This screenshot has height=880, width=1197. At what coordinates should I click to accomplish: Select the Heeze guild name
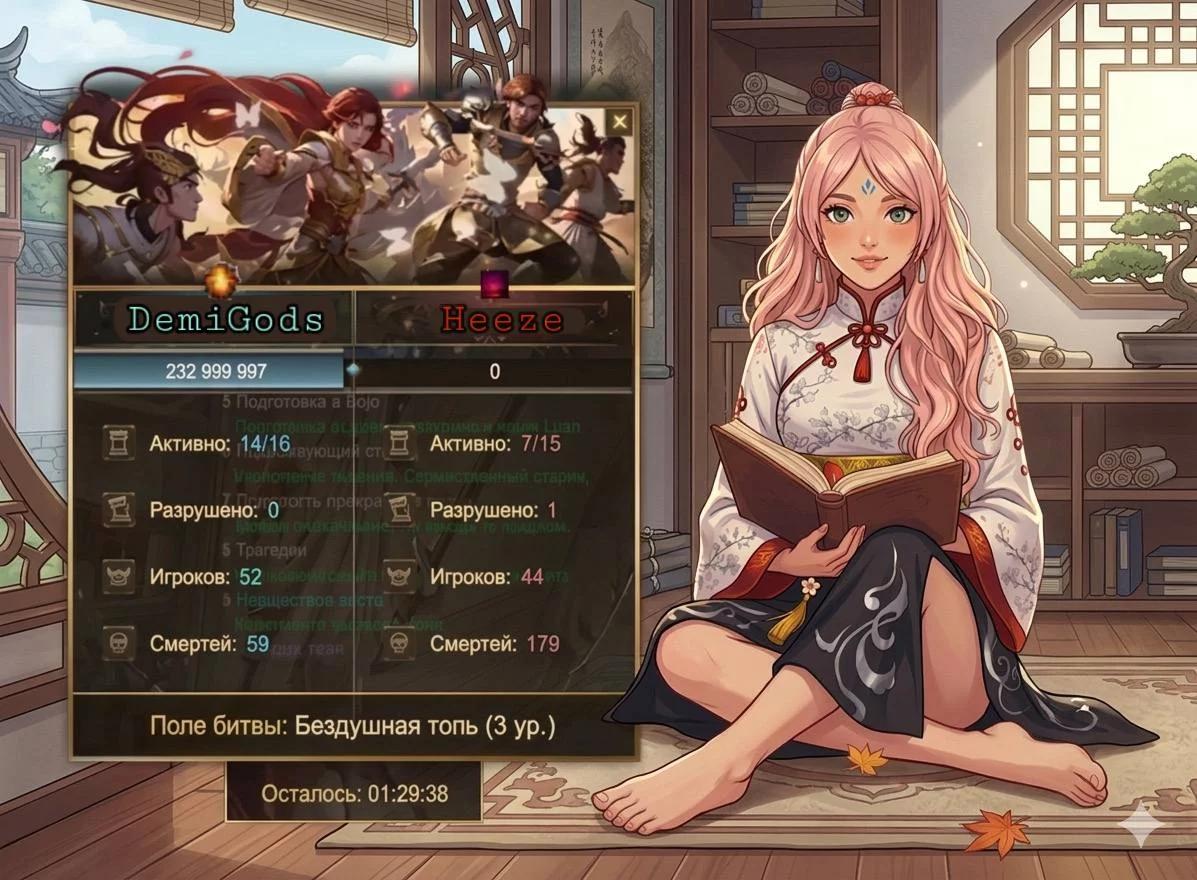[503, 320]
